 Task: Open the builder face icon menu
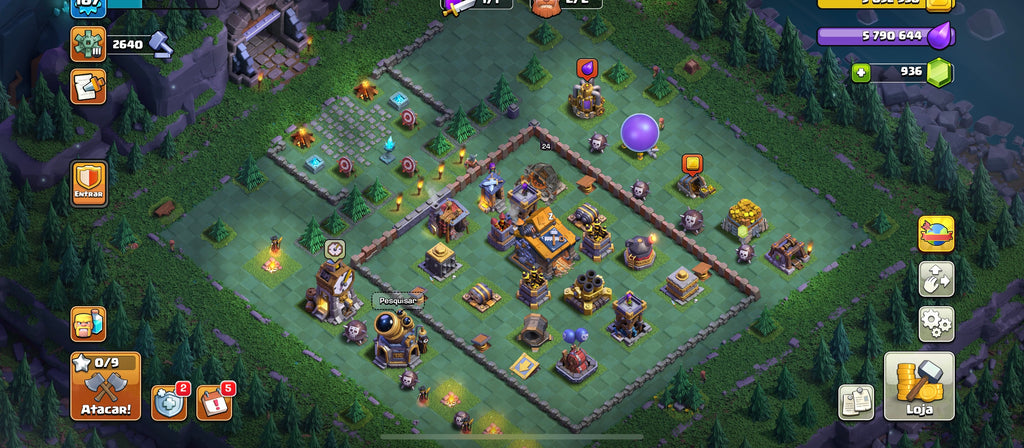[x=88, y=324]
